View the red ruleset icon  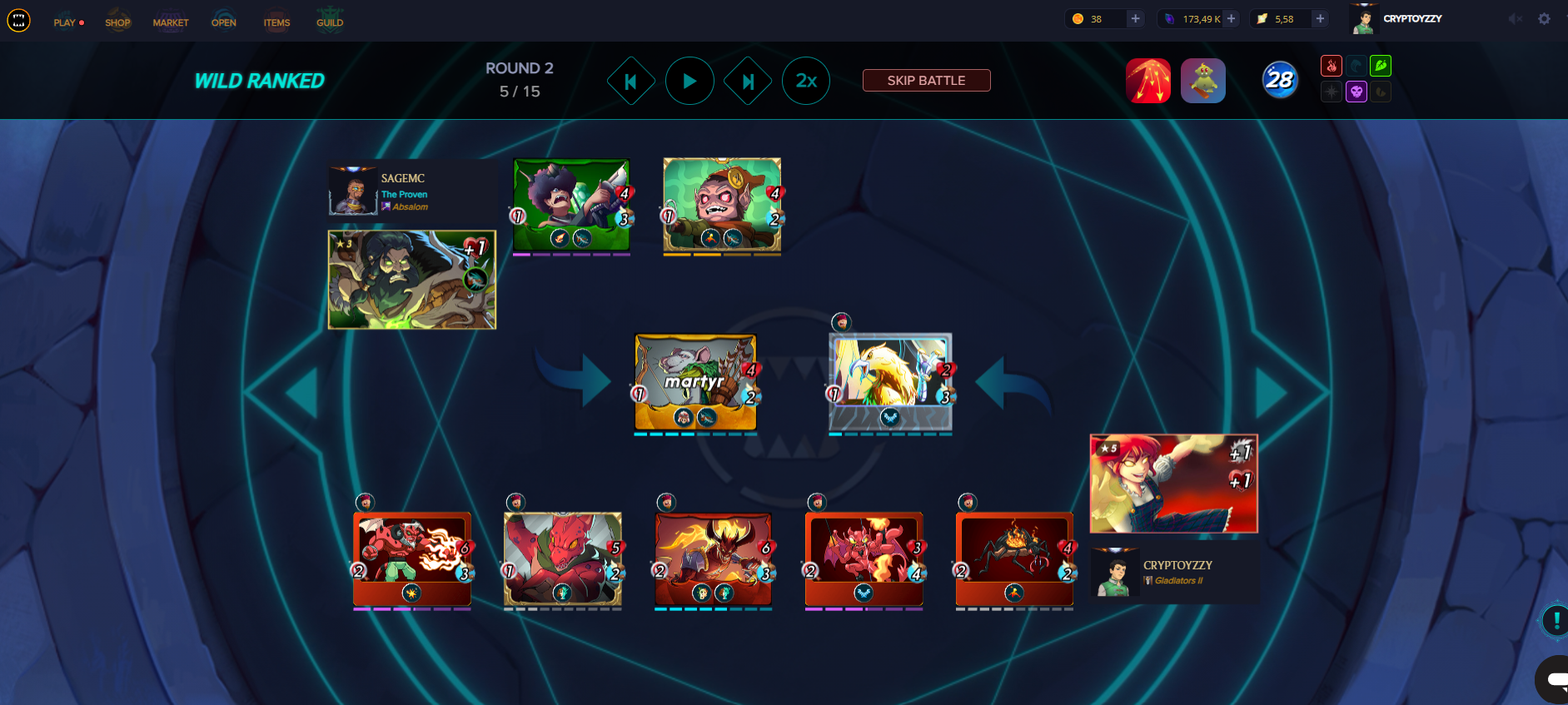point(1148,81)
